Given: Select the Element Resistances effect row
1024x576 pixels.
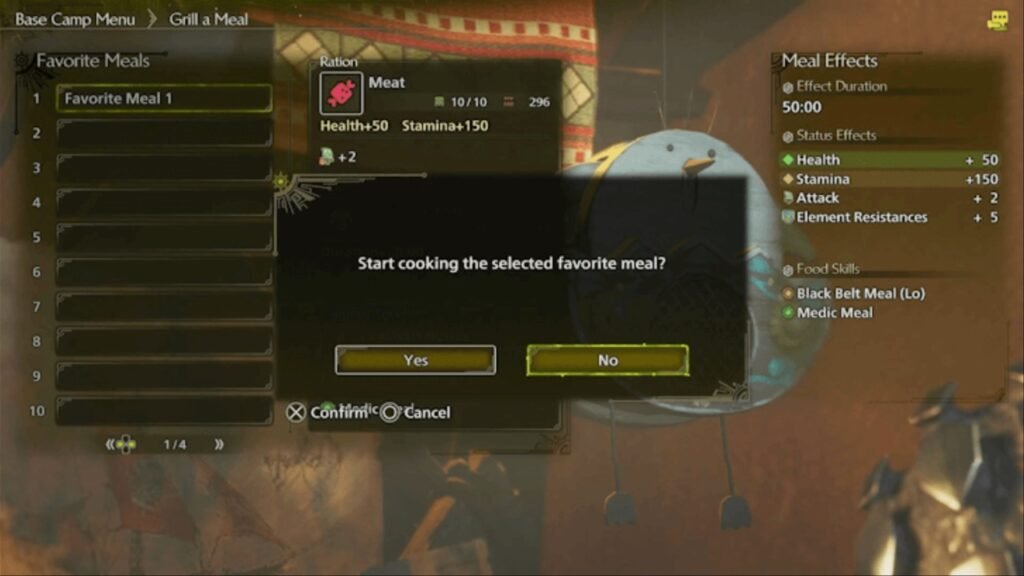Looking at the screenshot, I should click(x=890, y=217).
